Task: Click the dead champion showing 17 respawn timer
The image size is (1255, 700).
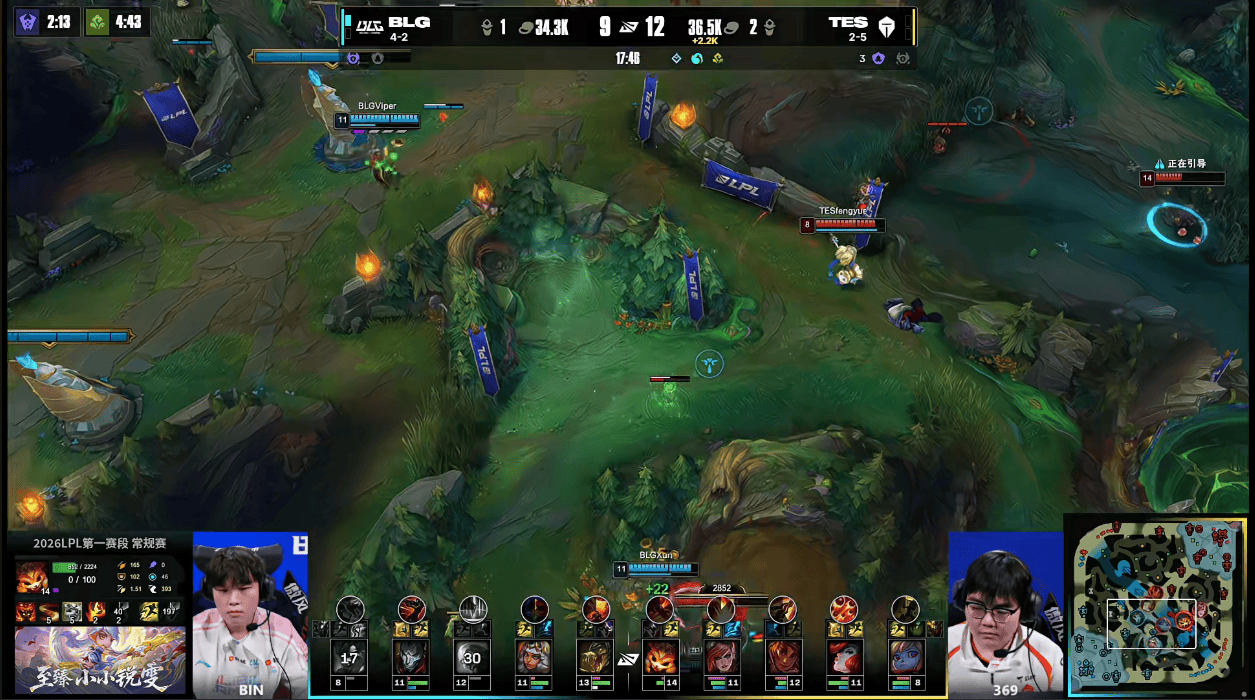Action: coord(350,657)
